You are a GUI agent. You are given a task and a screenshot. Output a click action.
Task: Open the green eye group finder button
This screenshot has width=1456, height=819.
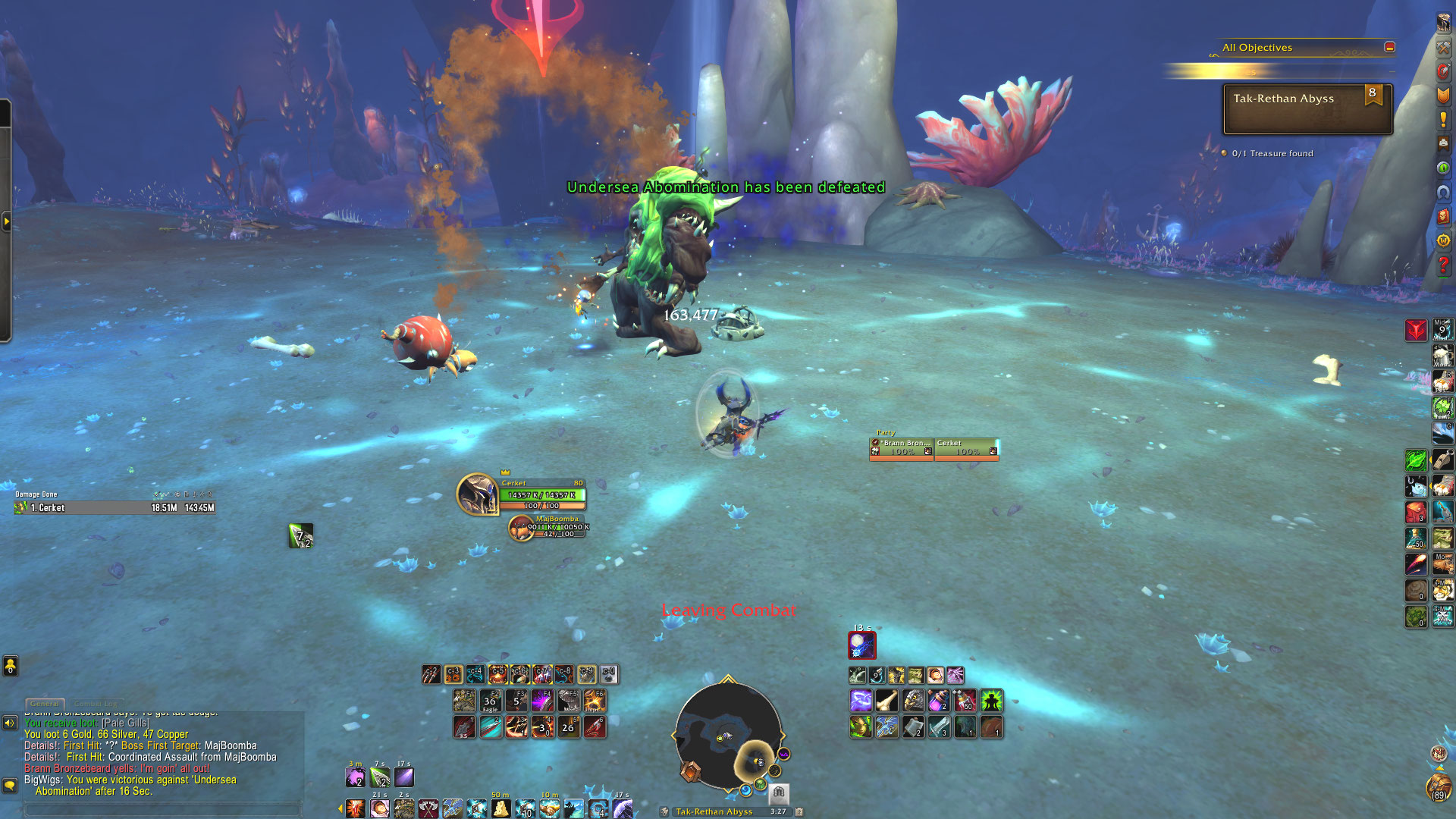pos(1443,168)
